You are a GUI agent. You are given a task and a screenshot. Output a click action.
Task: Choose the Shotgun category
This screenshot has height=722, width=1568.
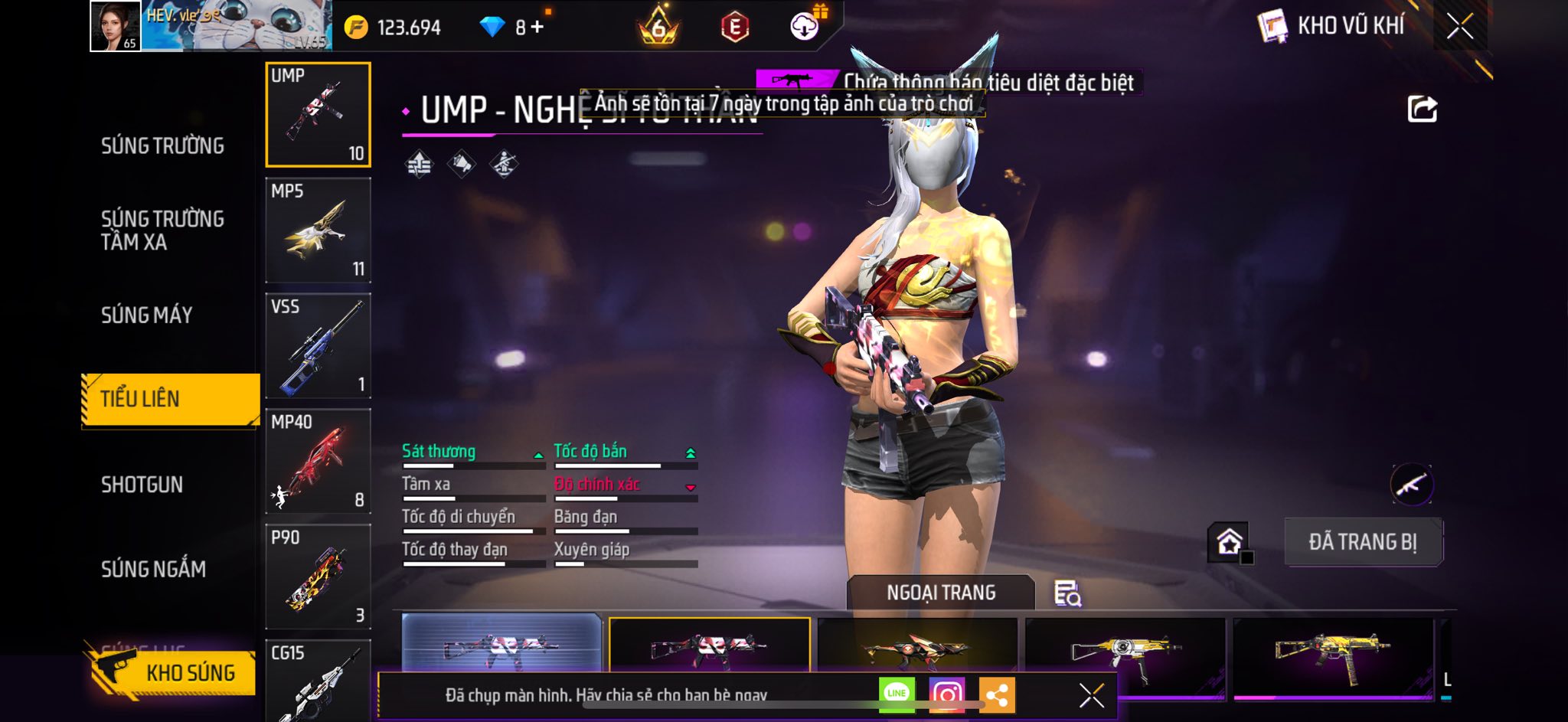tap(142, 485)
